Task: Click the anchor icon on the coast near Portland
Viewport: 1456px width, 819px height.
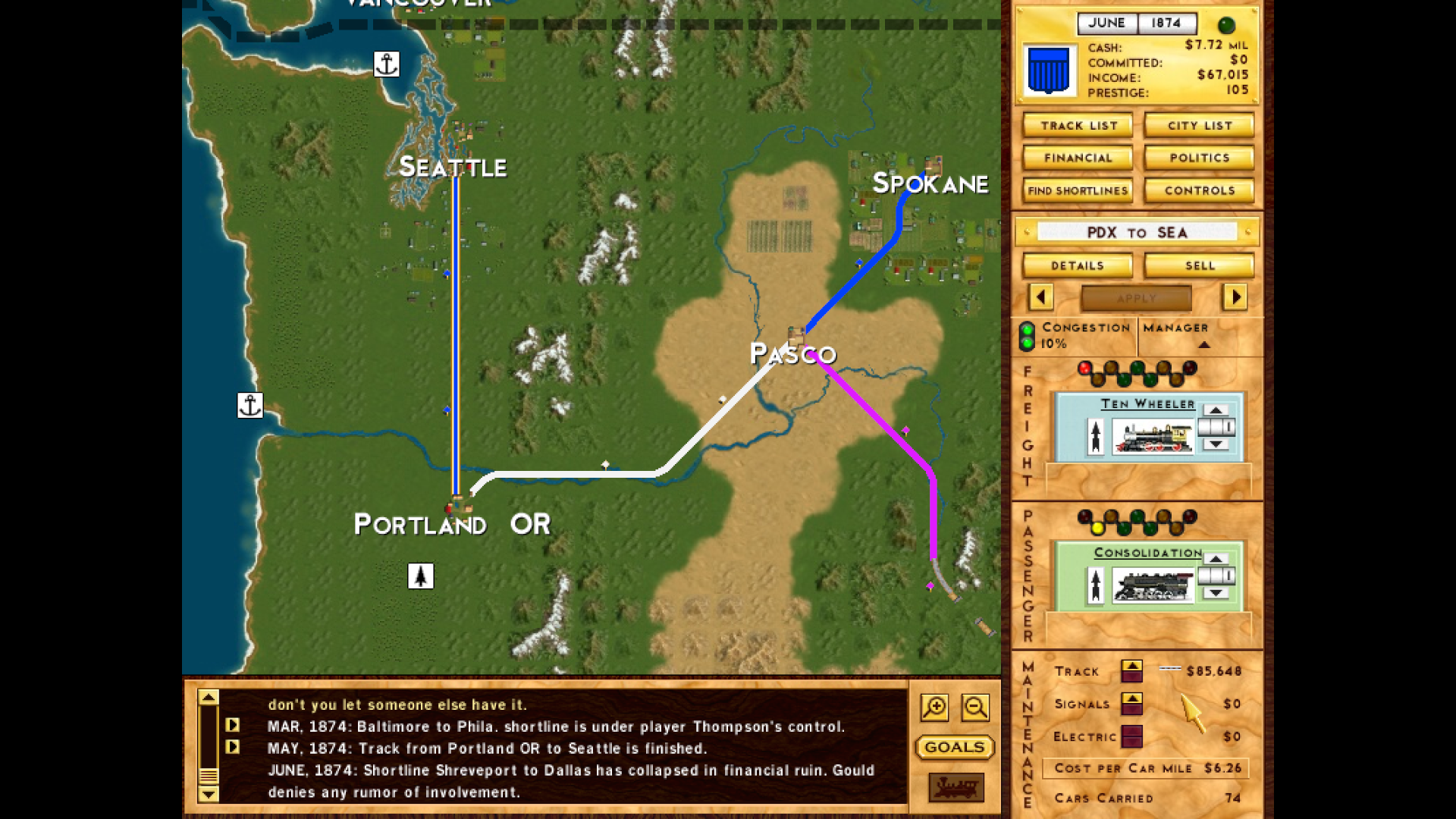Action: click(250, 406)
